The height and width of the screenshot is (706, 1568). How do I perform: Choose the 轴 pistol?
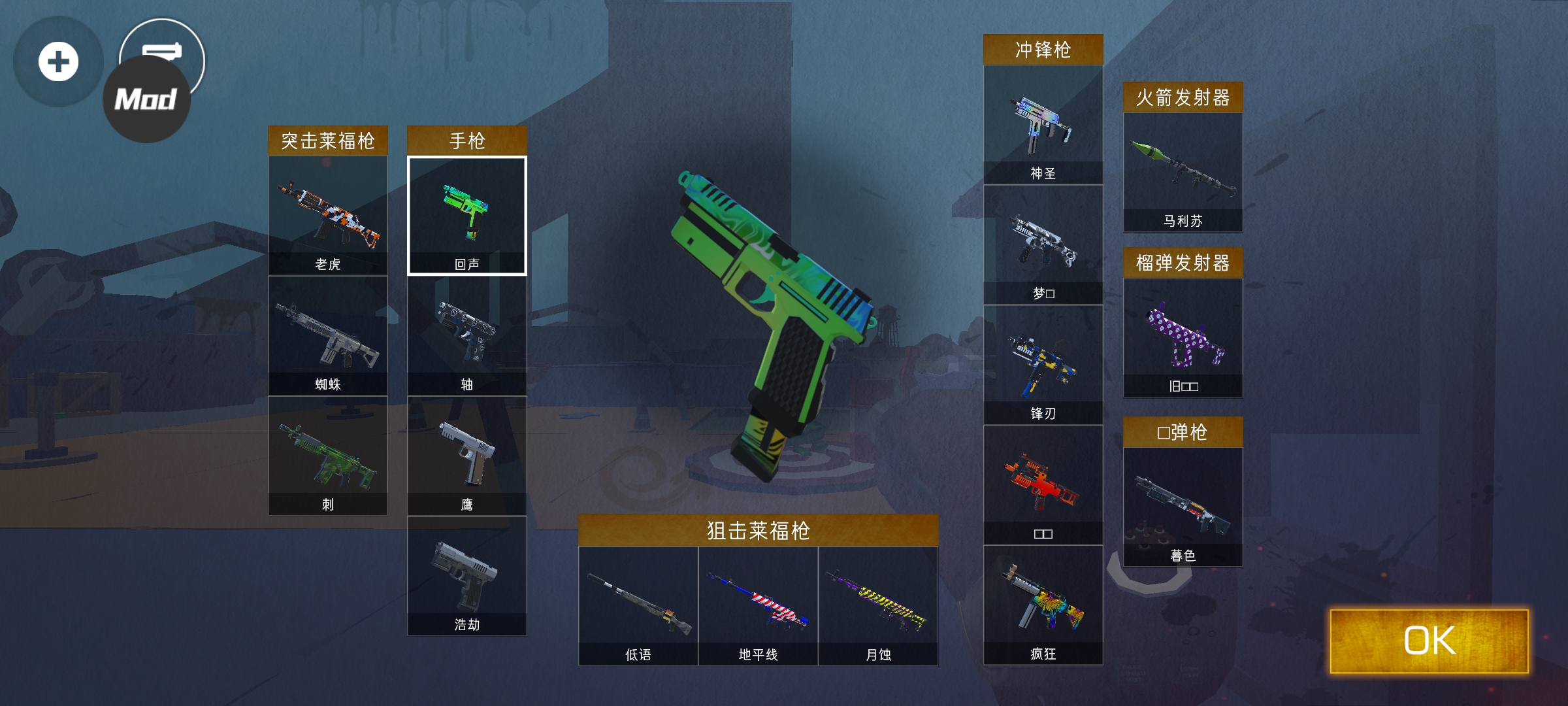(466, 336)
